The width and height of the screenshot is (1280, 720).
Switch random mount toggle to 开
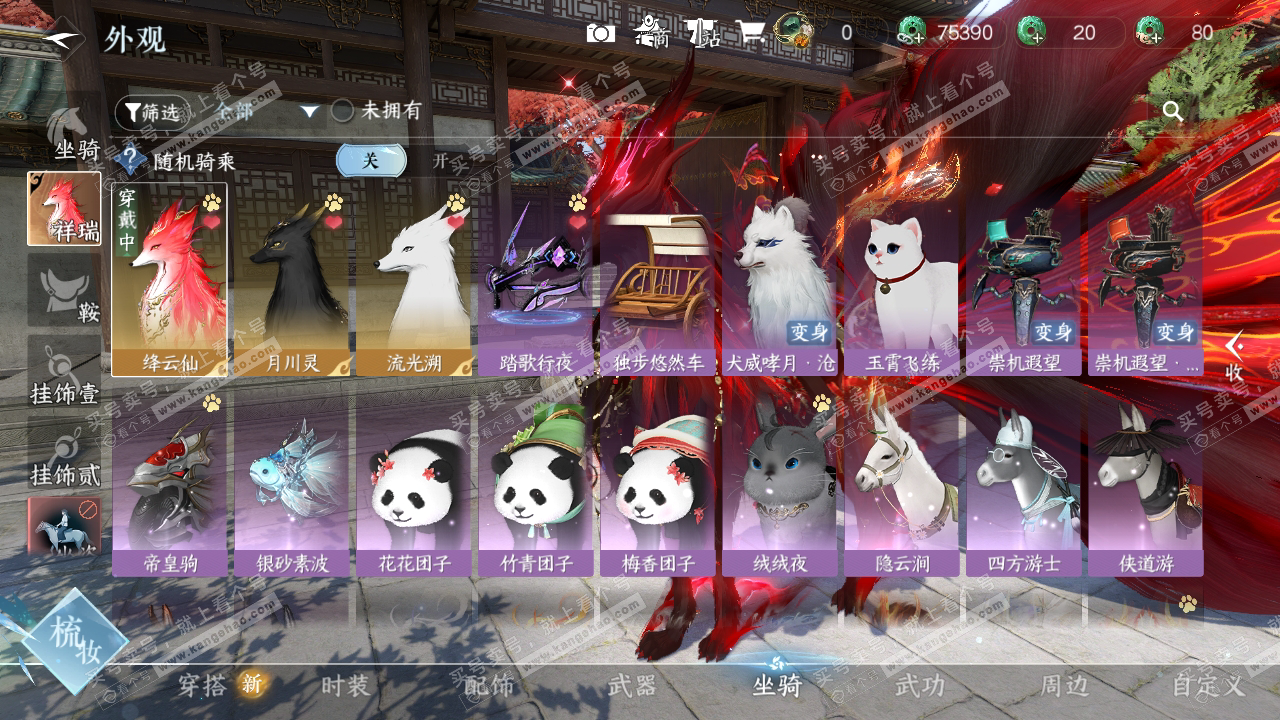click(441, 160)
